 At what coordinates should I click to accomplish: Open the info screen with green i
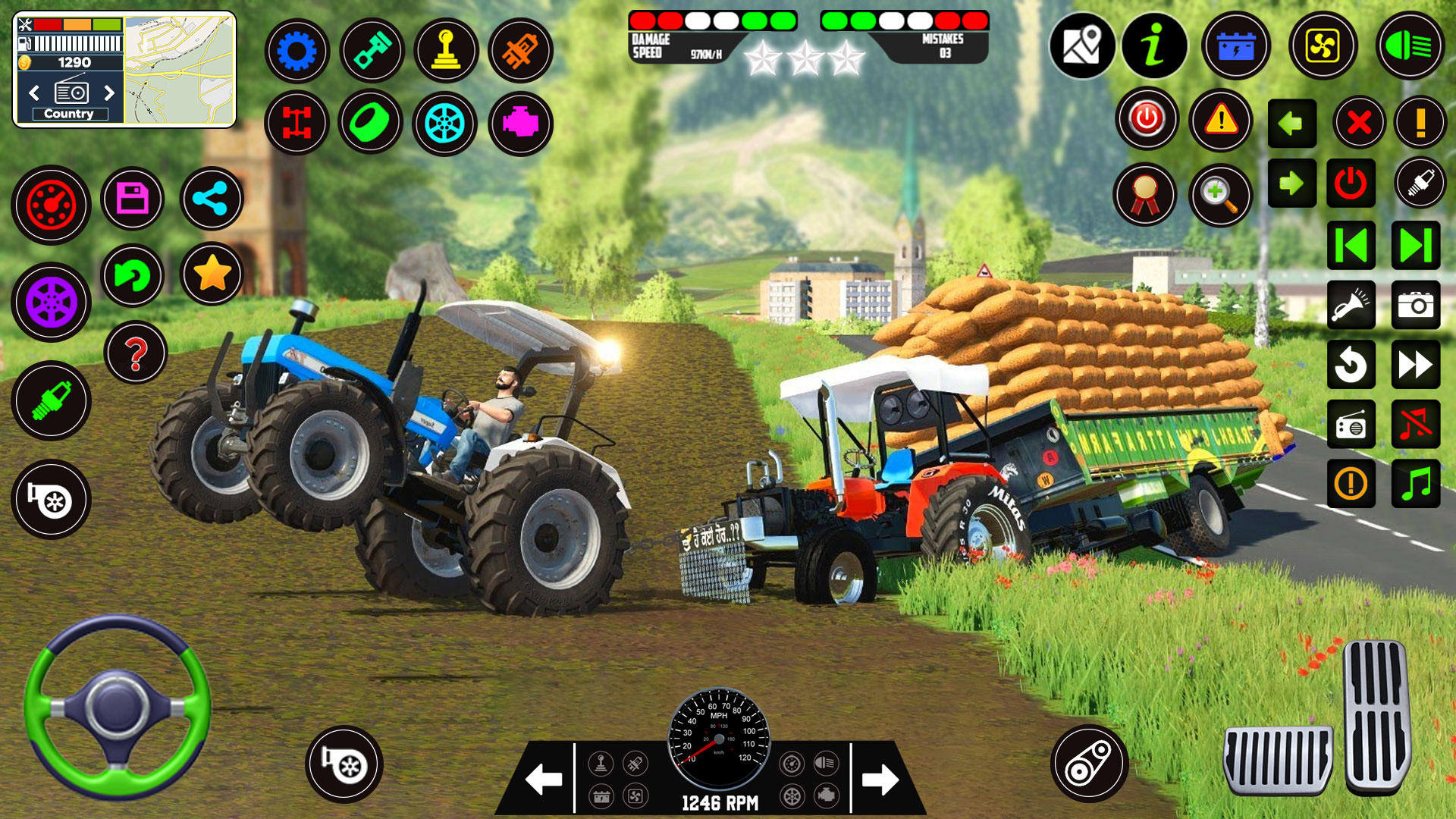tap(1153, 47)
